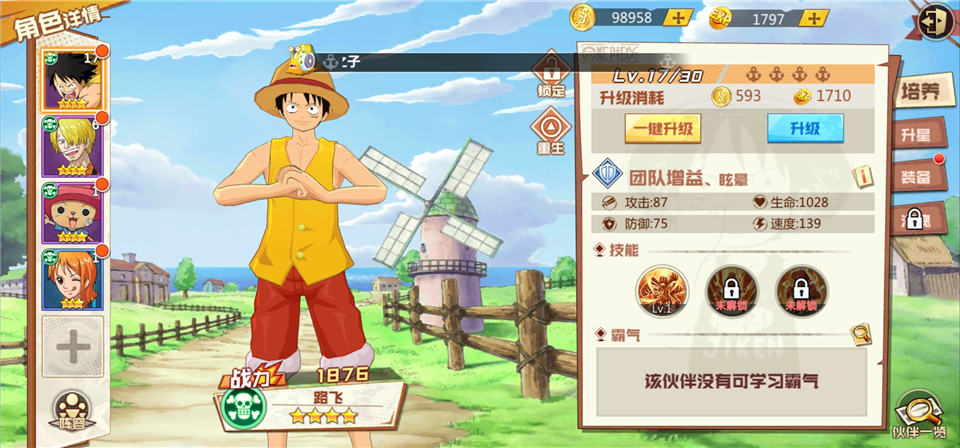
Task: Open the 阵容 lineup button
Action: click(70, 410)
